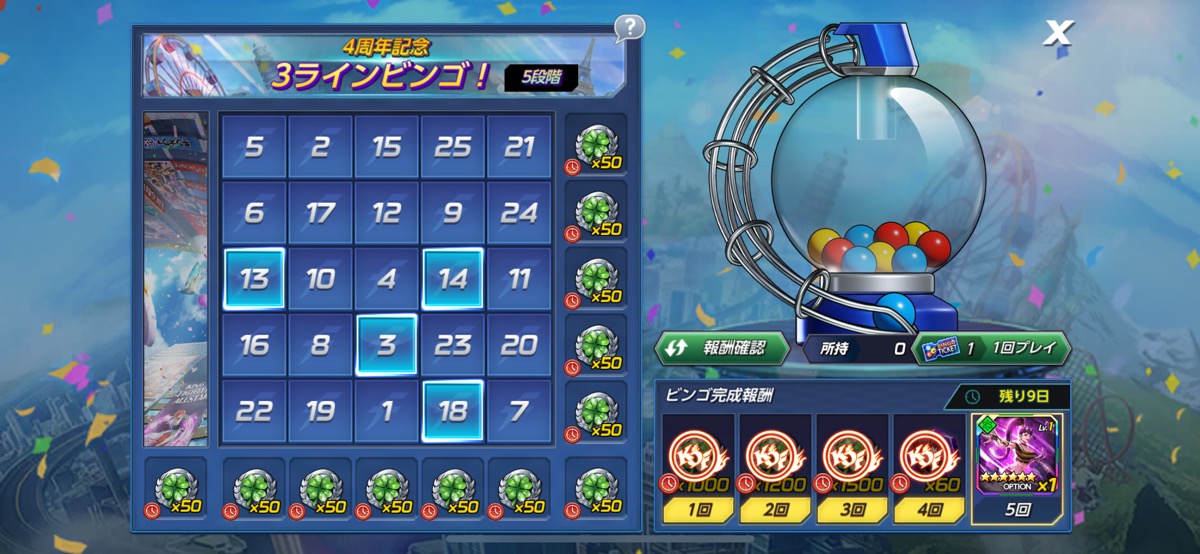Open the 報酬確認 reward check
The height and width of the screenshot is (554, 1200).
[x=722, y=348]
